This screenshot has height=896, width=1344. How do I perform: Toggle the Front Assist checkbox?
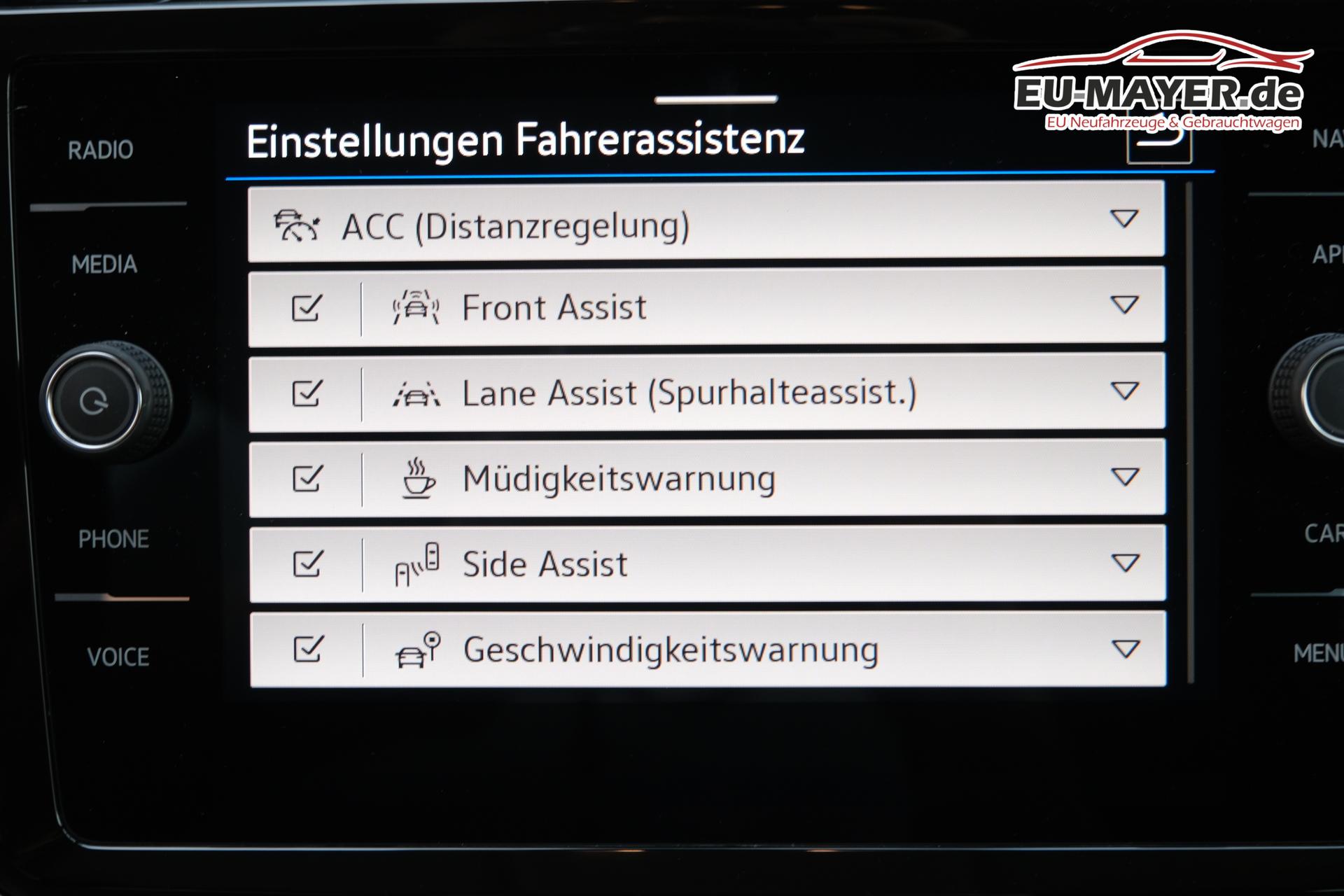pyautogui.click(x=307, y=307)
